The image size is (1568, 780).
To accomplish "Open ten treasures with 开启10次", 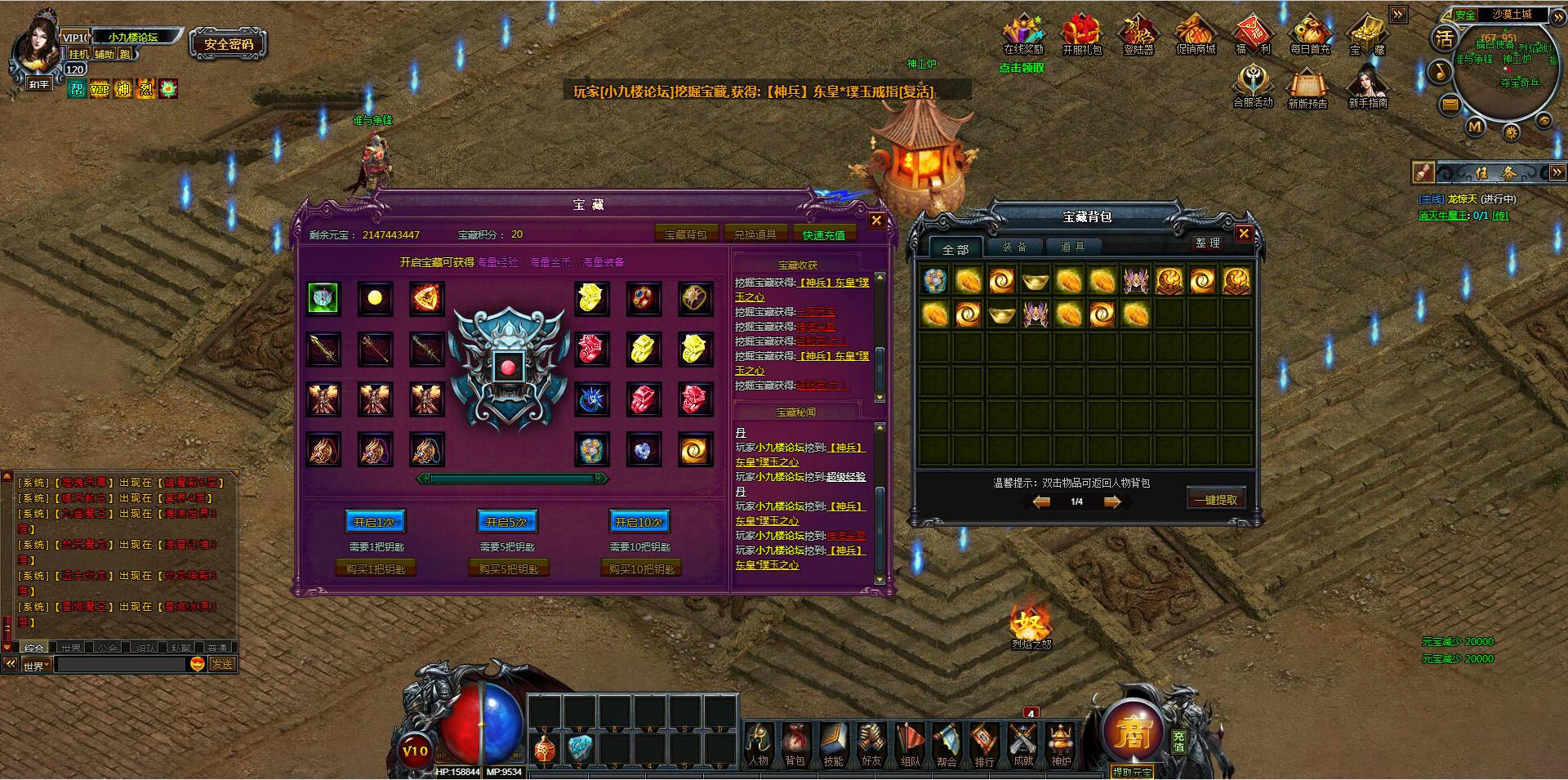I will (x=639, y=522).
